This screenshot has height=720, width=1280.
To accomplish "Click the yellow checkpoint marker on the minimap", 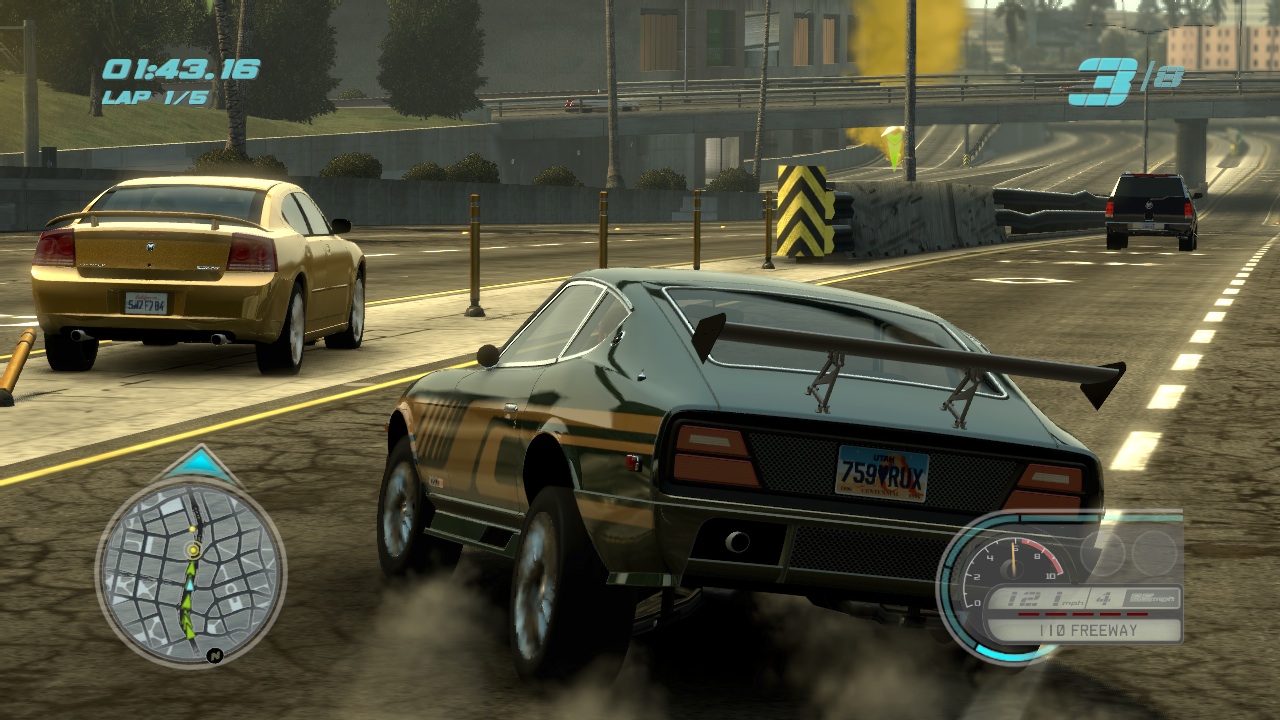I will click(x=193, y=550).
